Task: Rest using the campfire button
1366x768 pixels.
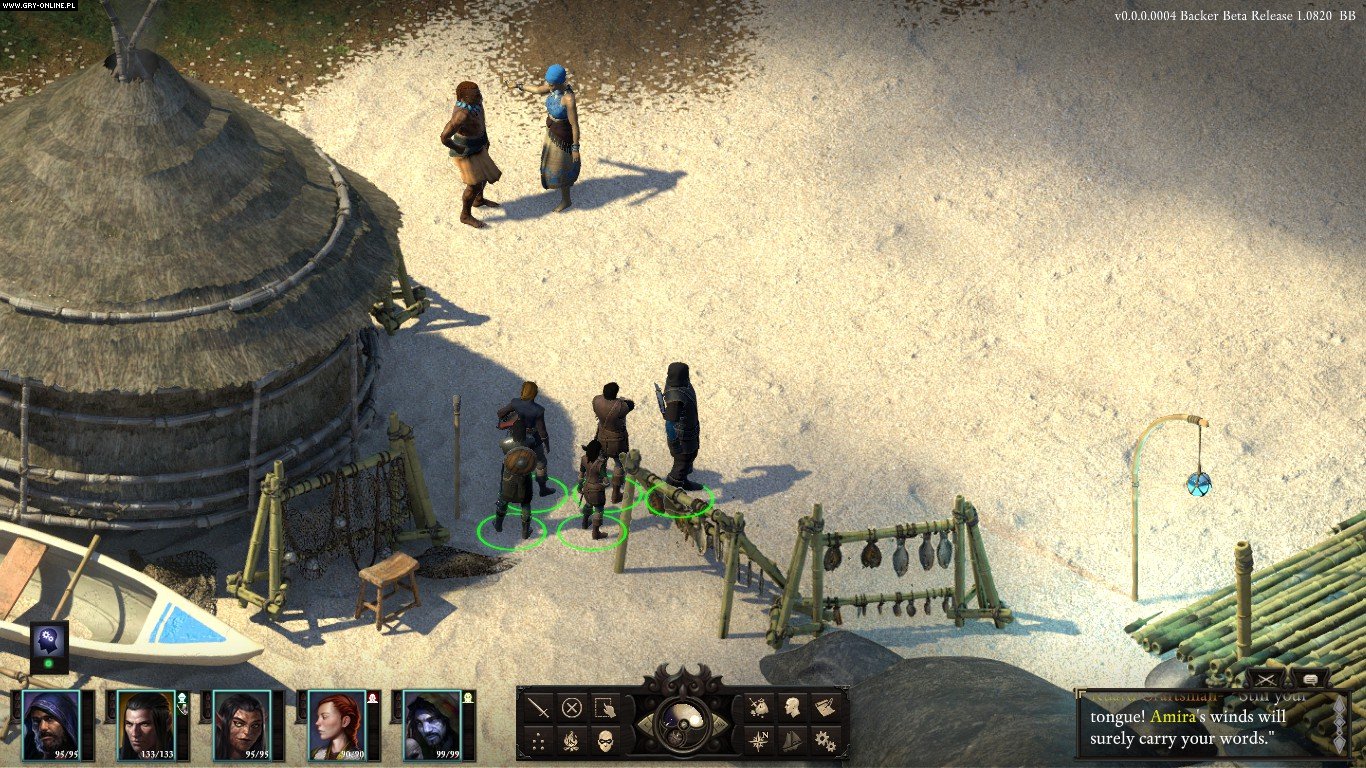Action: (x=572, y=741)
